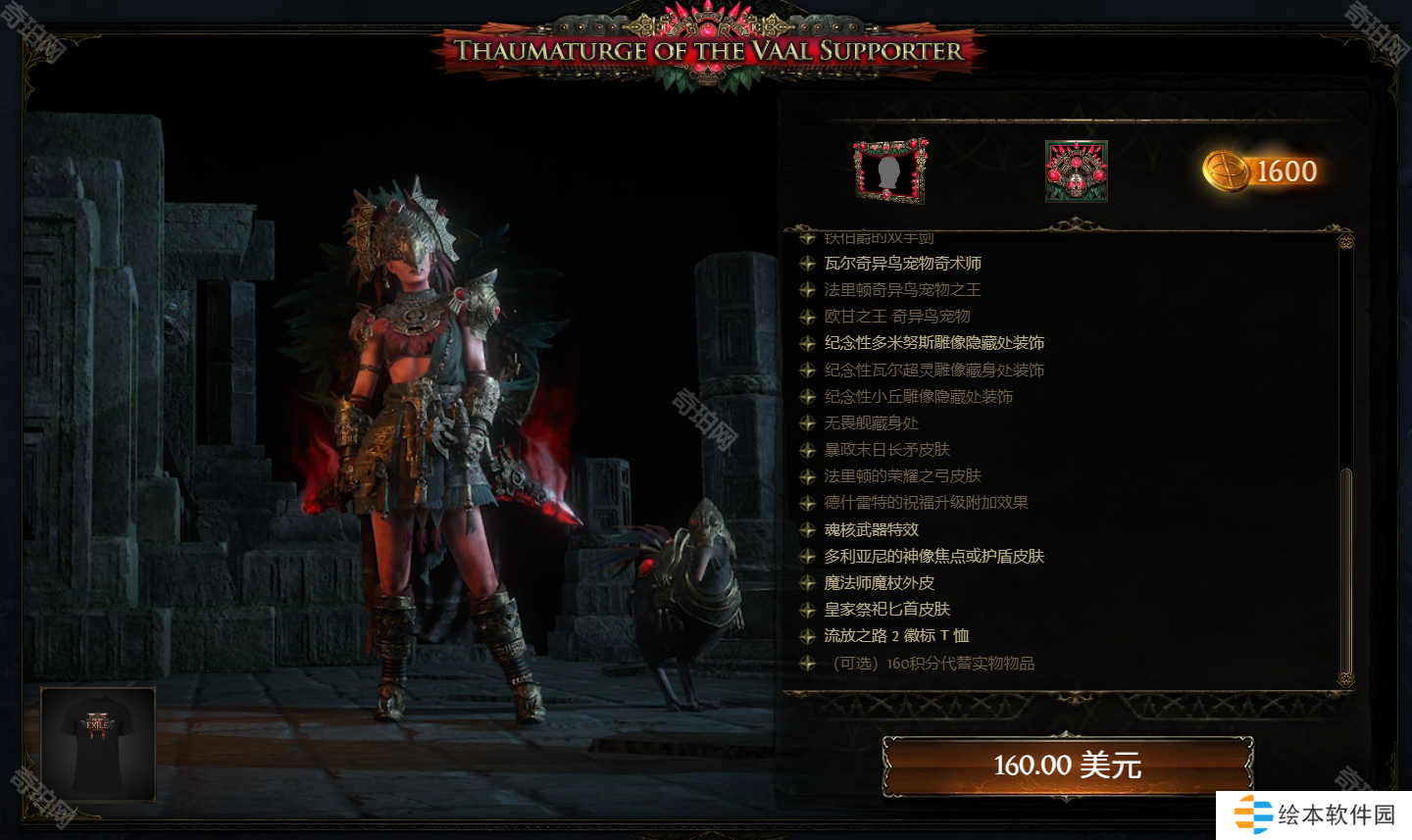Preview the 暴政末日长矛皮肤 item
Screen dimensions: 1412x840
[x=886, y=450]
